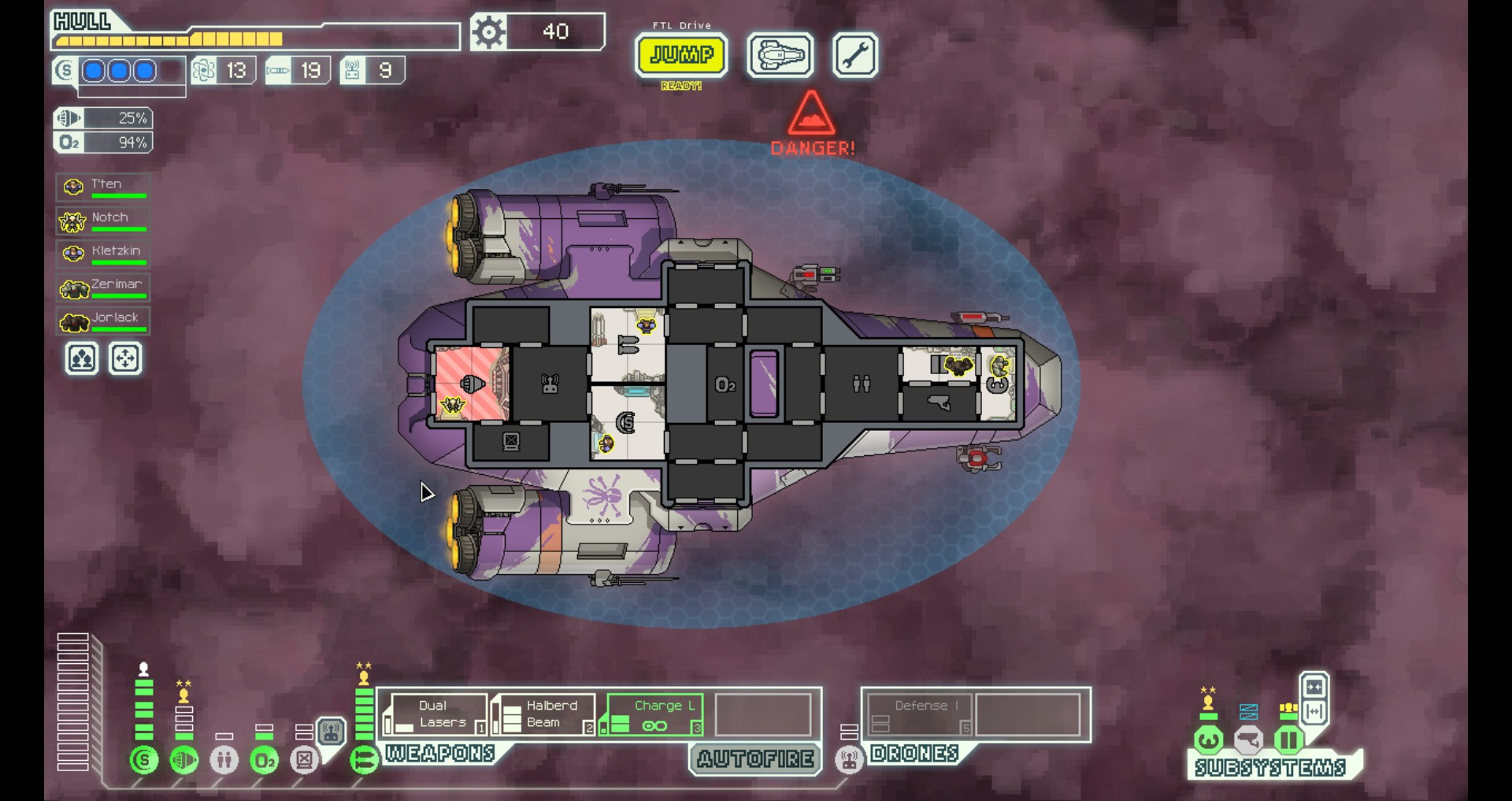1512x801 pixels.
Task: Select crew member T'ten
Action: (103, 187)
